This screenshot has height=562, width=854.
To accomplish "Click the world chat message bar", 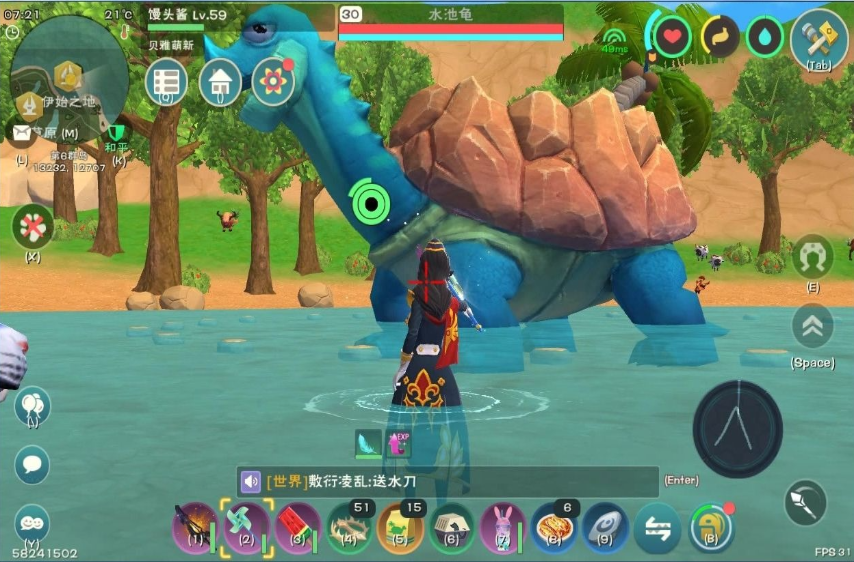I will pyautogui.click(x=448, y=481).
